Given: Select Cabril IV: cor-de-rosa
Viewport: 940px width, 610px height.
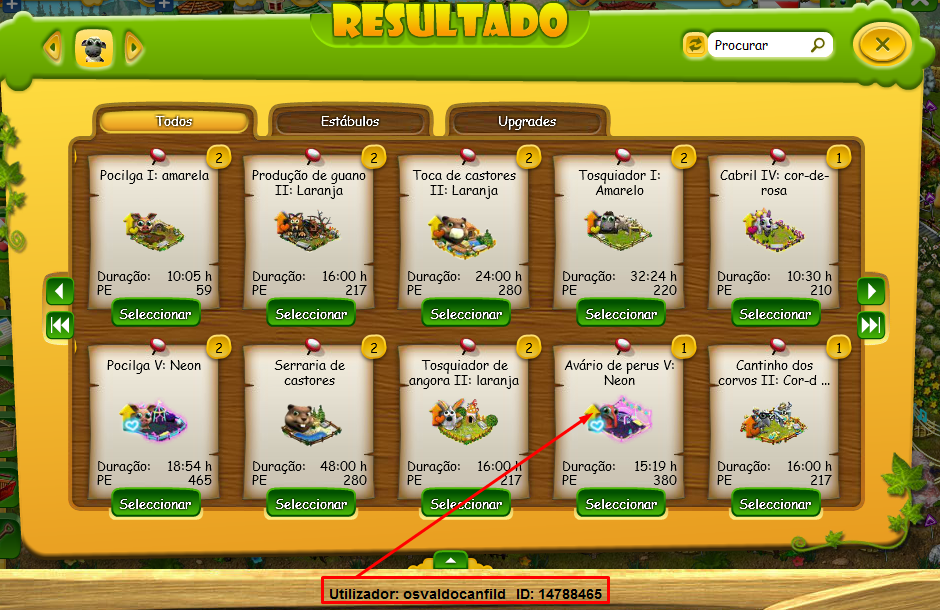Looking at the screenshot, I should point(775,314).
